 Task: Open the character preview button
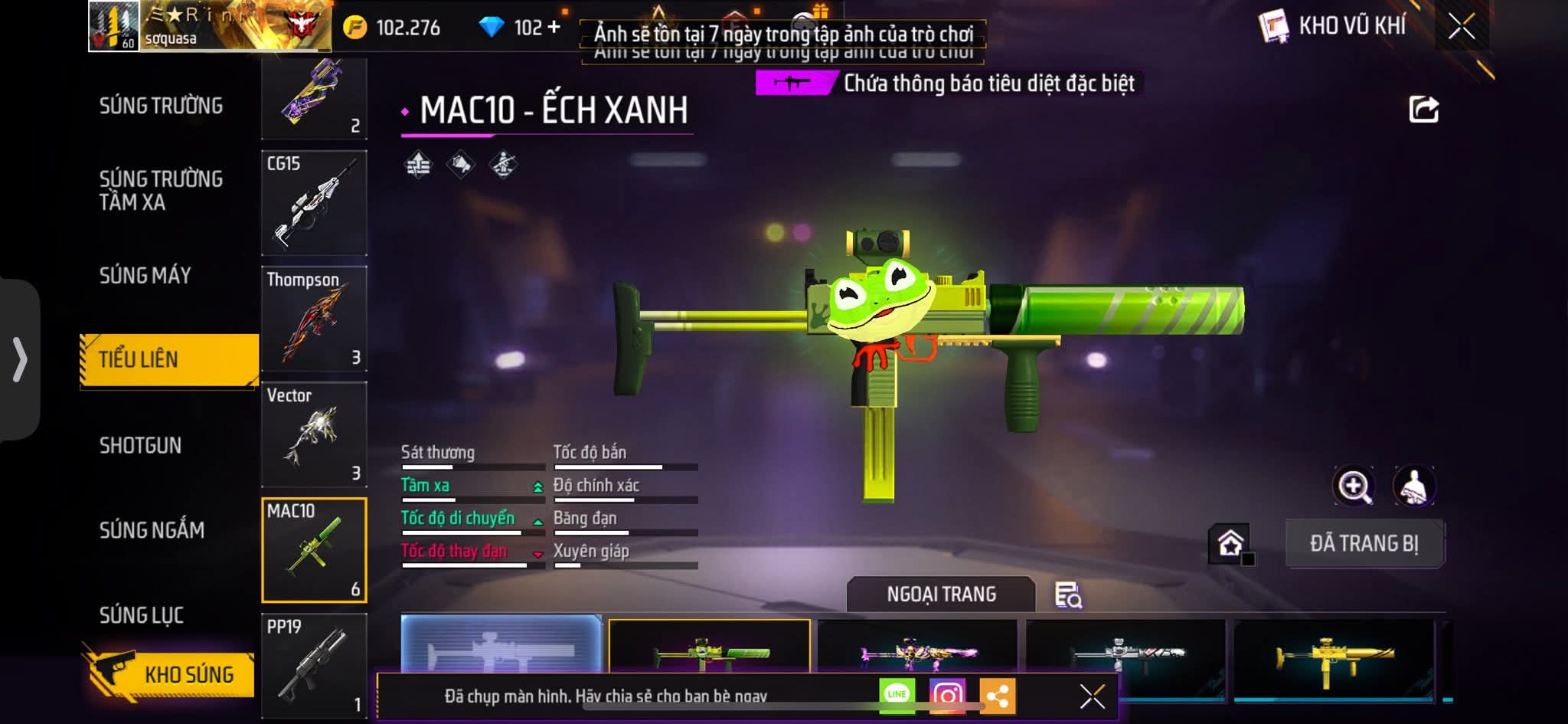click(x=1413, y=486)
